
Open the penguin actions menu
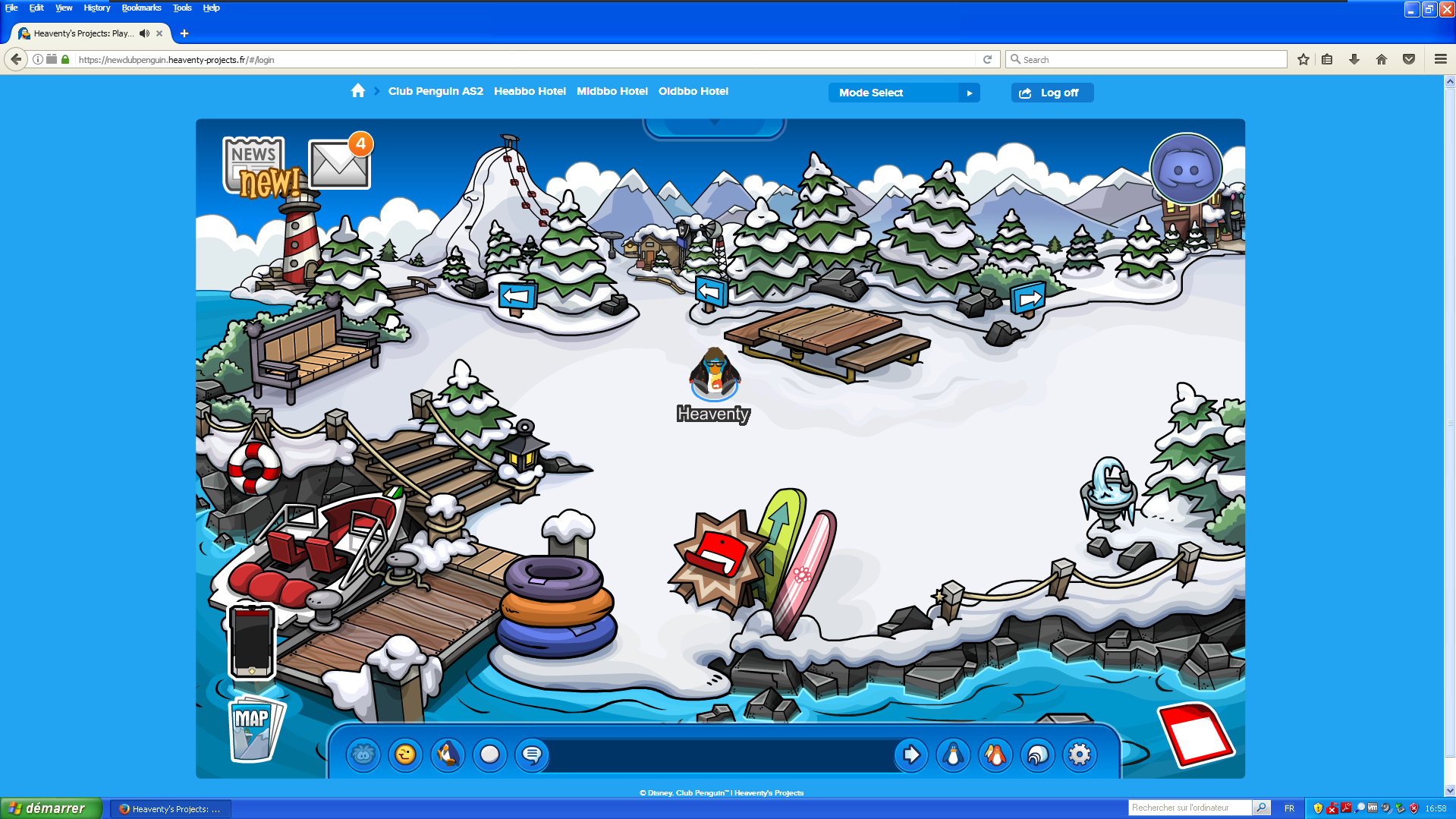(x=448, y=755)
